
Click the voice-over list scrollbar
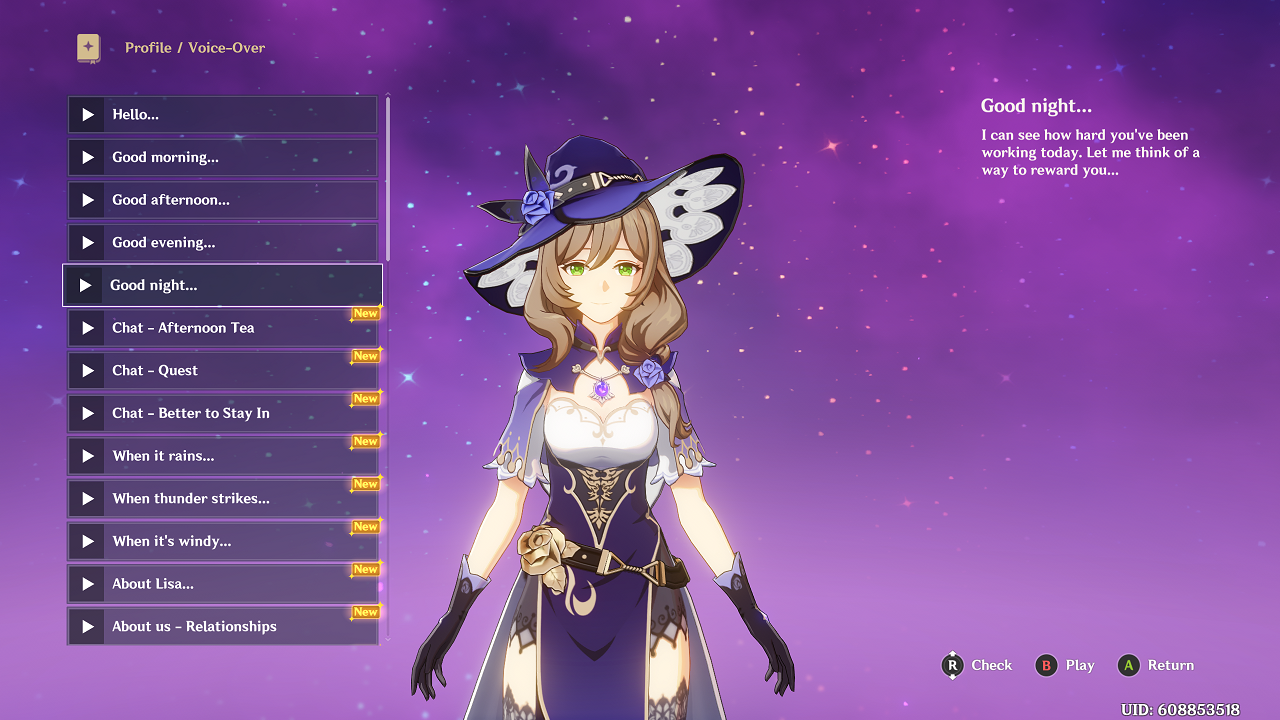tap(388, 180)
